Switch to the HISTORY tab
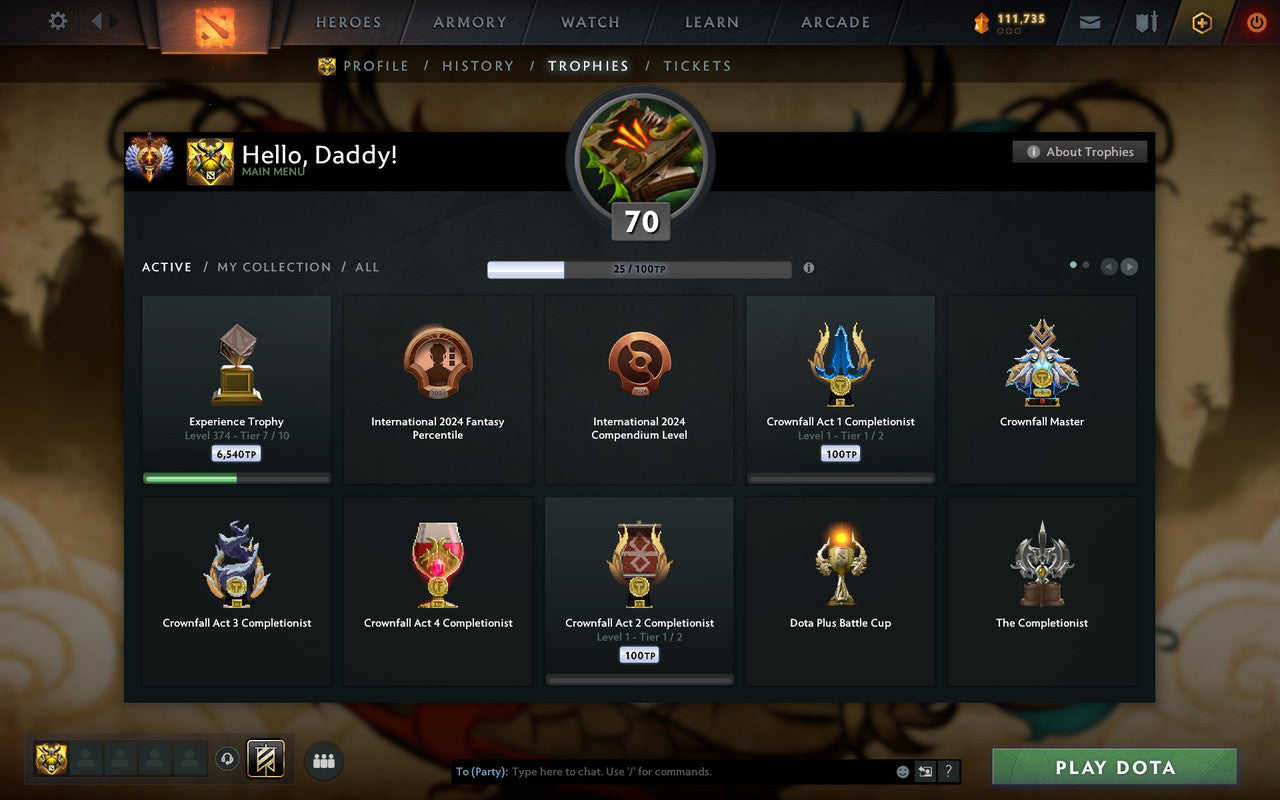1280x800 pixels. coord(478,65)
